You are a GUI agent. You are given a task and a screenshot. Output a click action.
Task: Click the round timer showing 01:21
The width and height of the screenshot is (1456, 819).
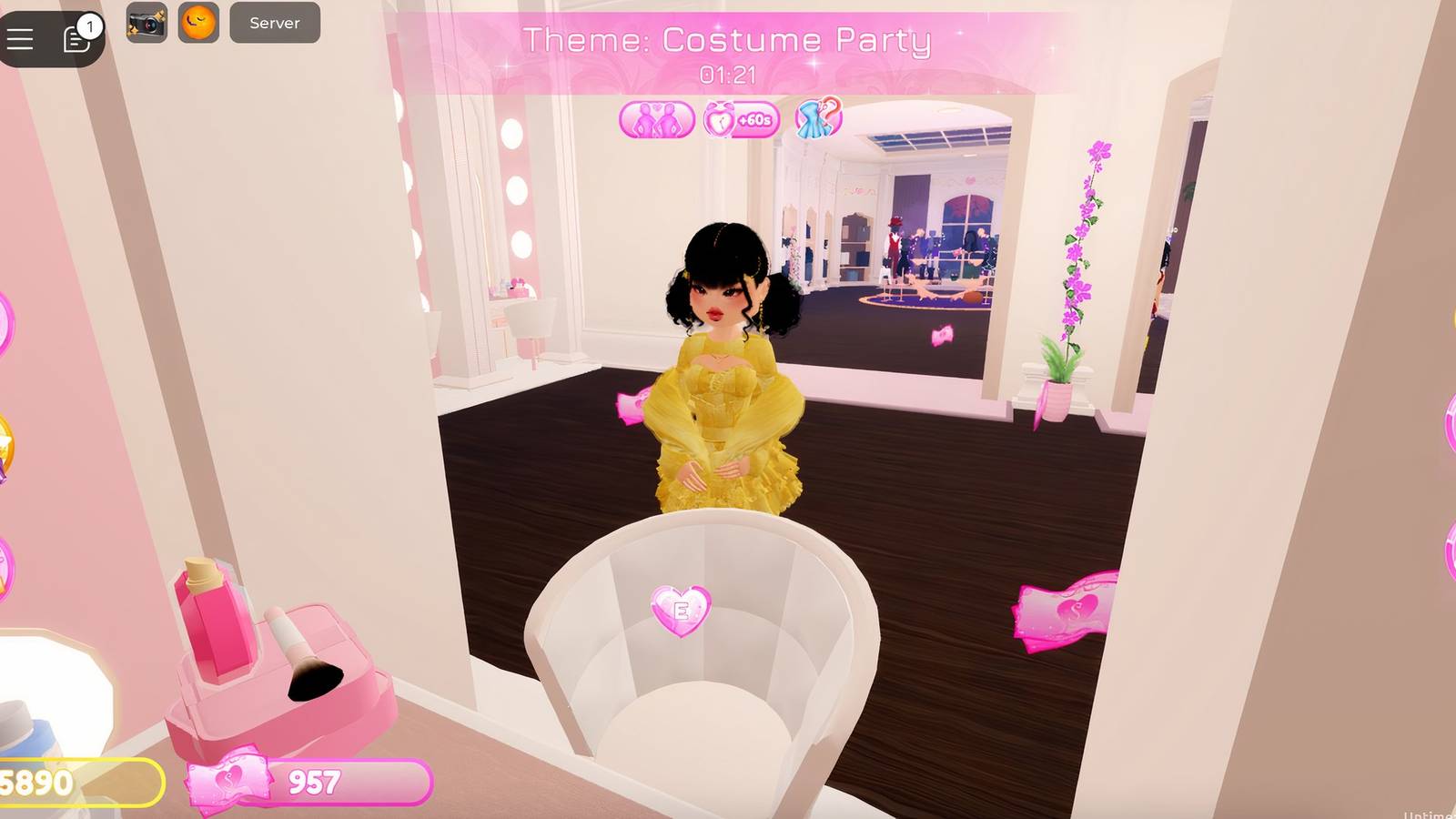click(728, 76)
